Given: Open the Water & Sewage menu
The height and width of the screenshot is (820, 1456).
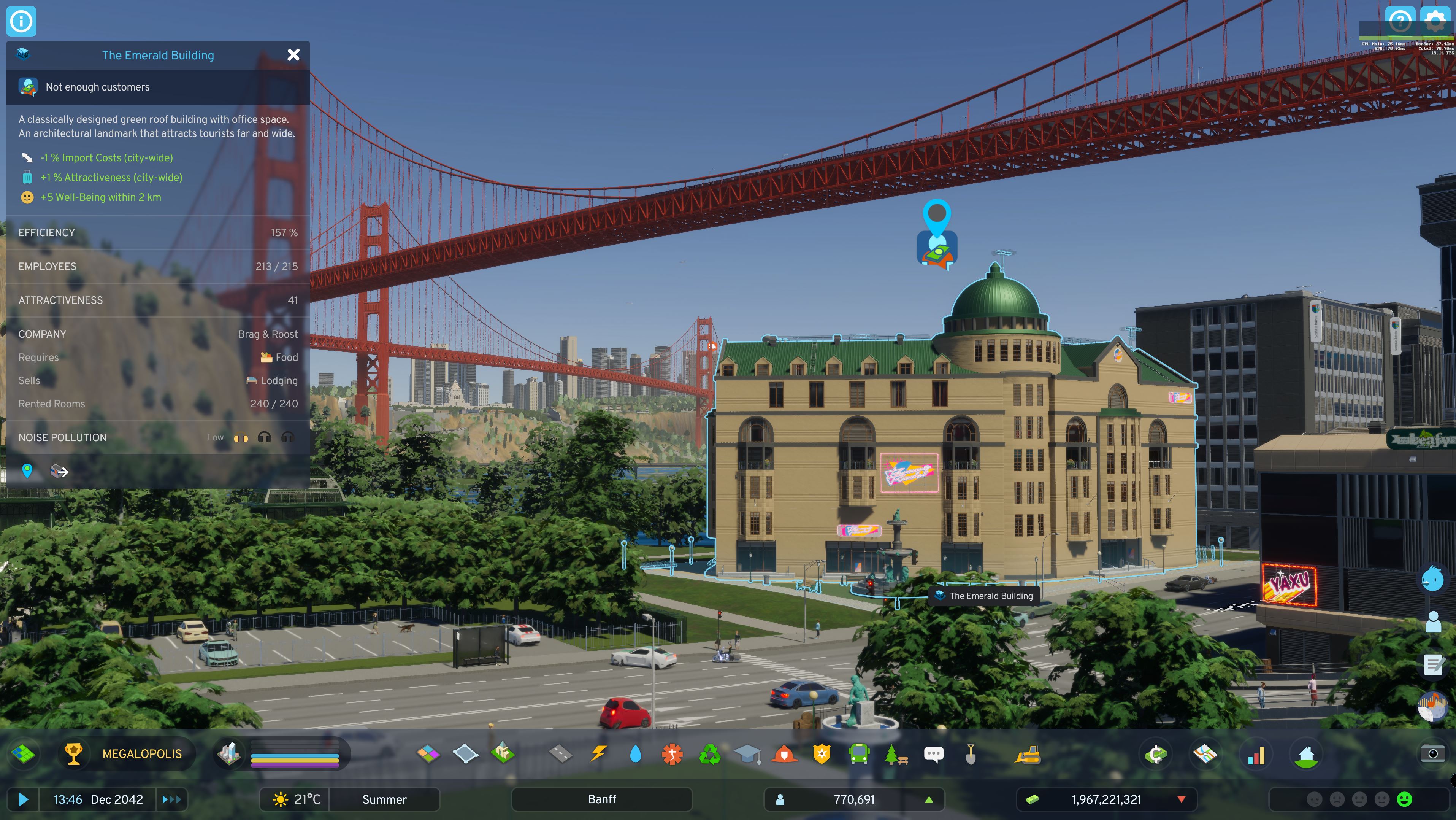Looking at the screenshot, I should click(635, 754).
